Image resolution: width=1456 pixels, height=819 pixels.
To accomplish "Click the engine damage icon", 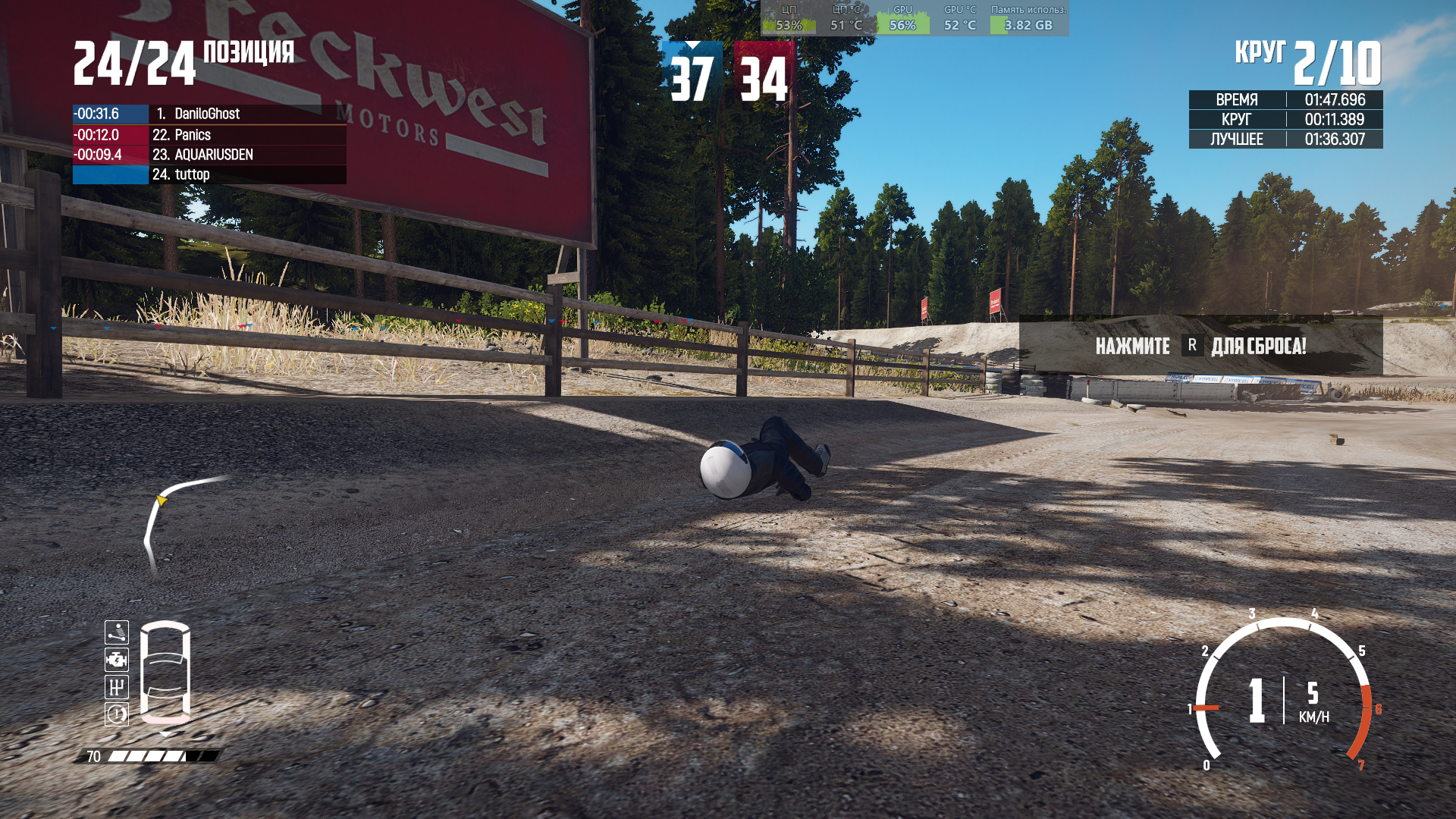I will (117, 660).
